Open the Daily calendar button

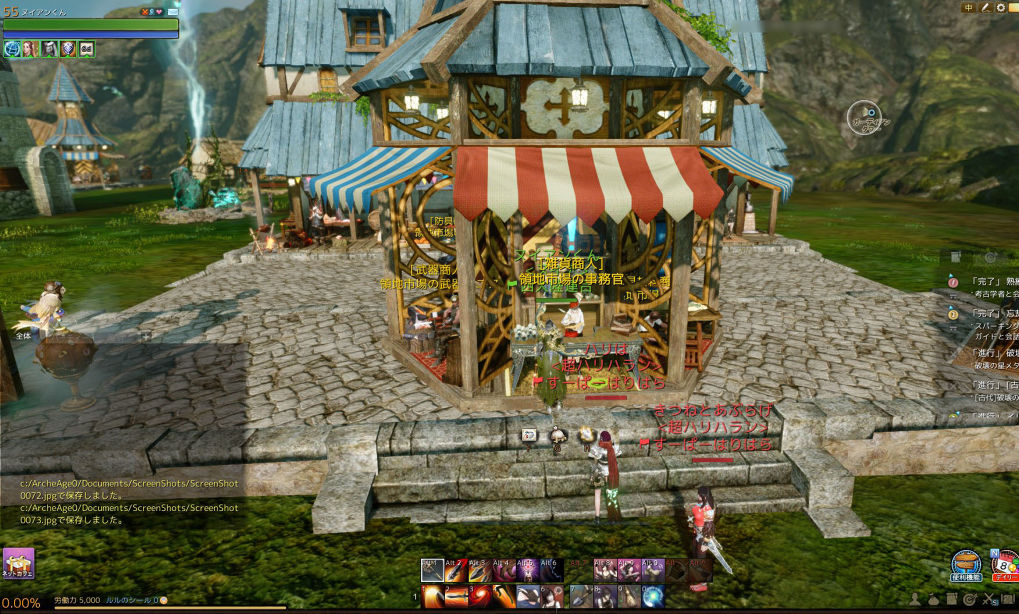(1003, 566)
